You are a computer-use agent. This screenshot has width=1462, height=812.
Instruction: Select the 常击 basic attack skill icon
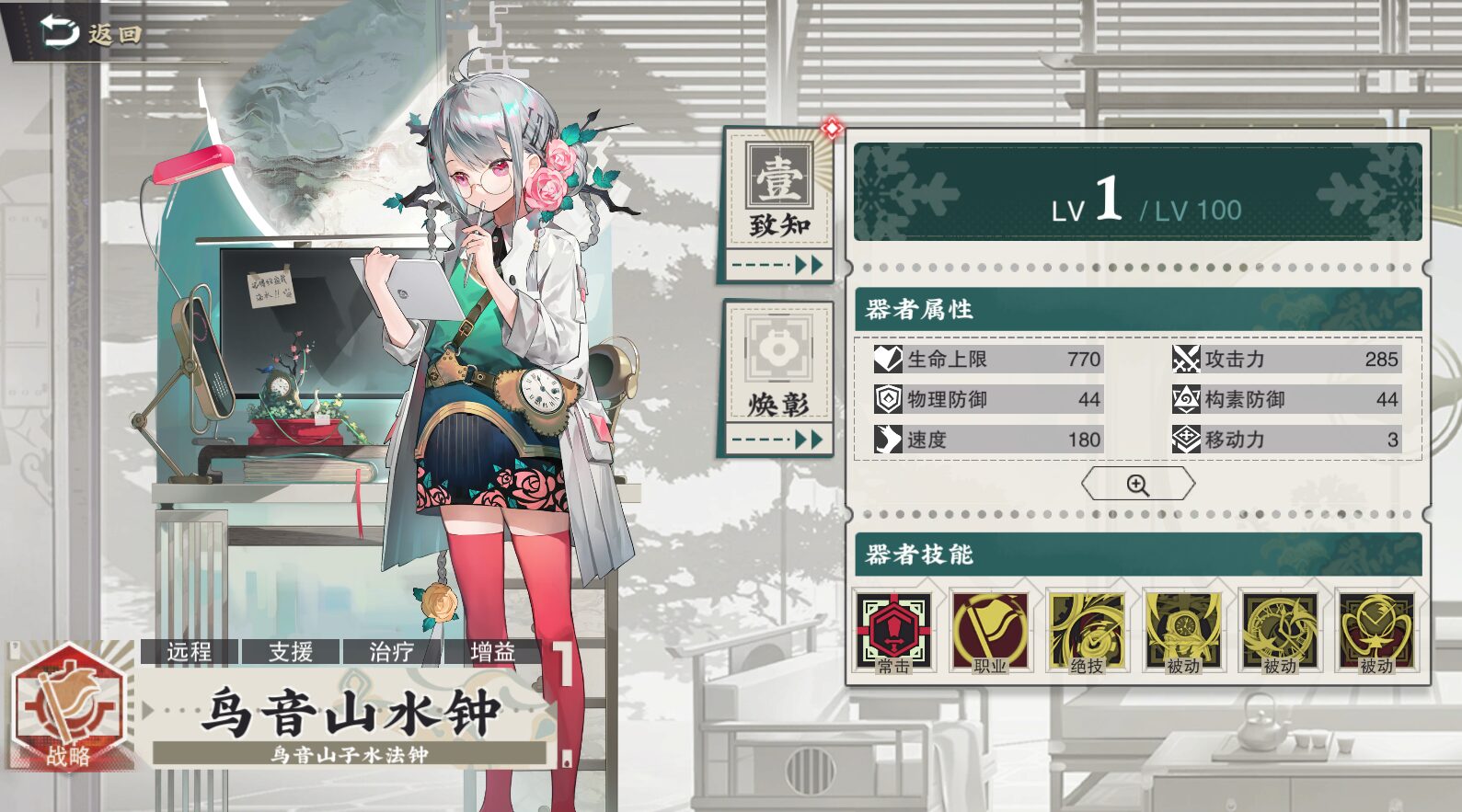pyautogui.click(x=893, y=633)
